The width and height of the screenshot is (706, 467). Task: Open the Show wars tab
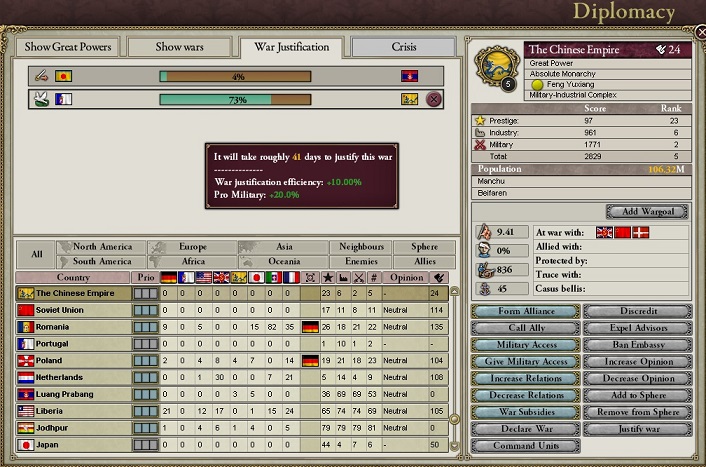(180, 47)
